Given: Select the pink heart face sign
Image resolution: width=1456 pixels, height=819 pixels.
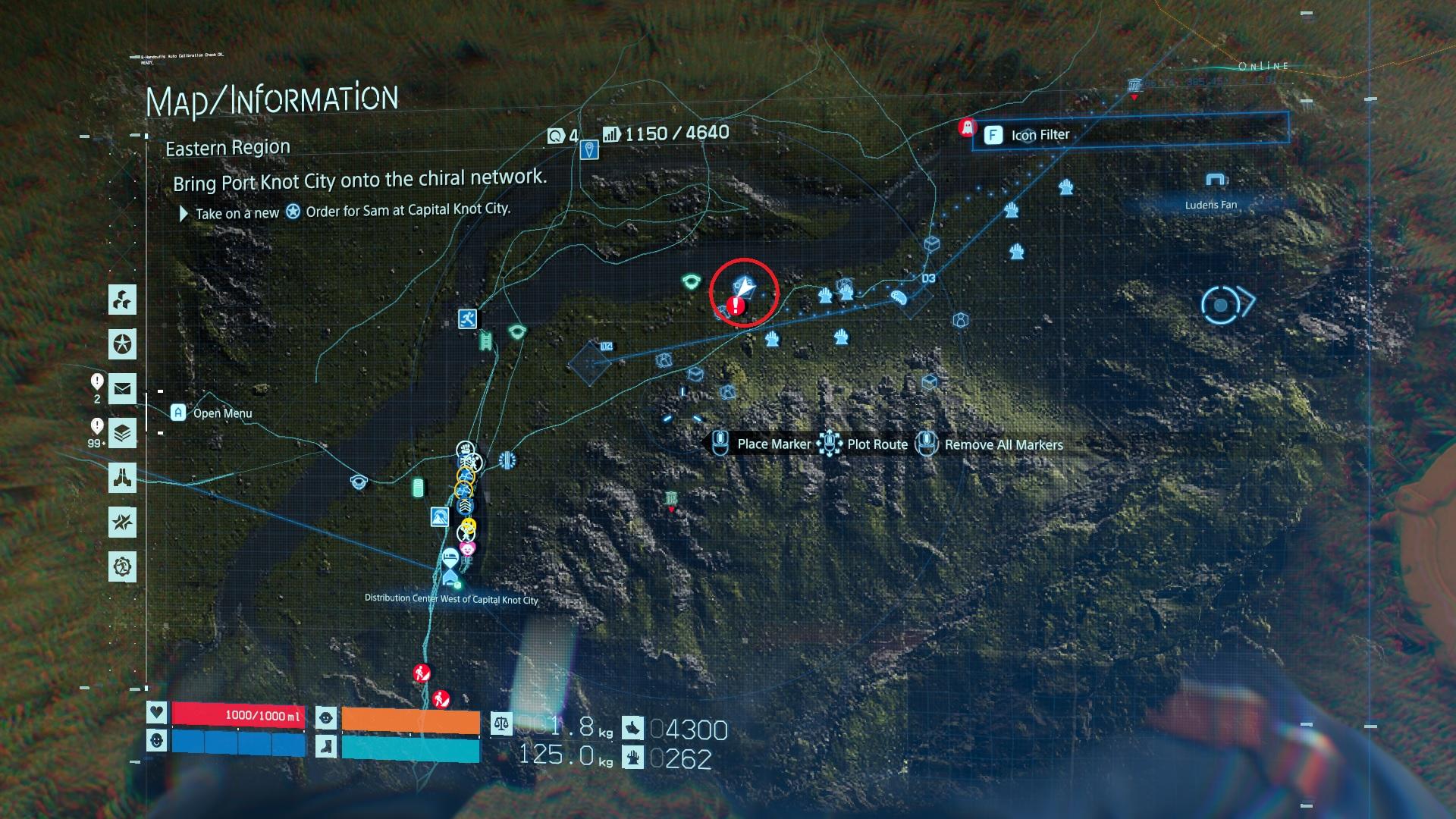Looking at the screenshot, I should (x=469, y=548).
